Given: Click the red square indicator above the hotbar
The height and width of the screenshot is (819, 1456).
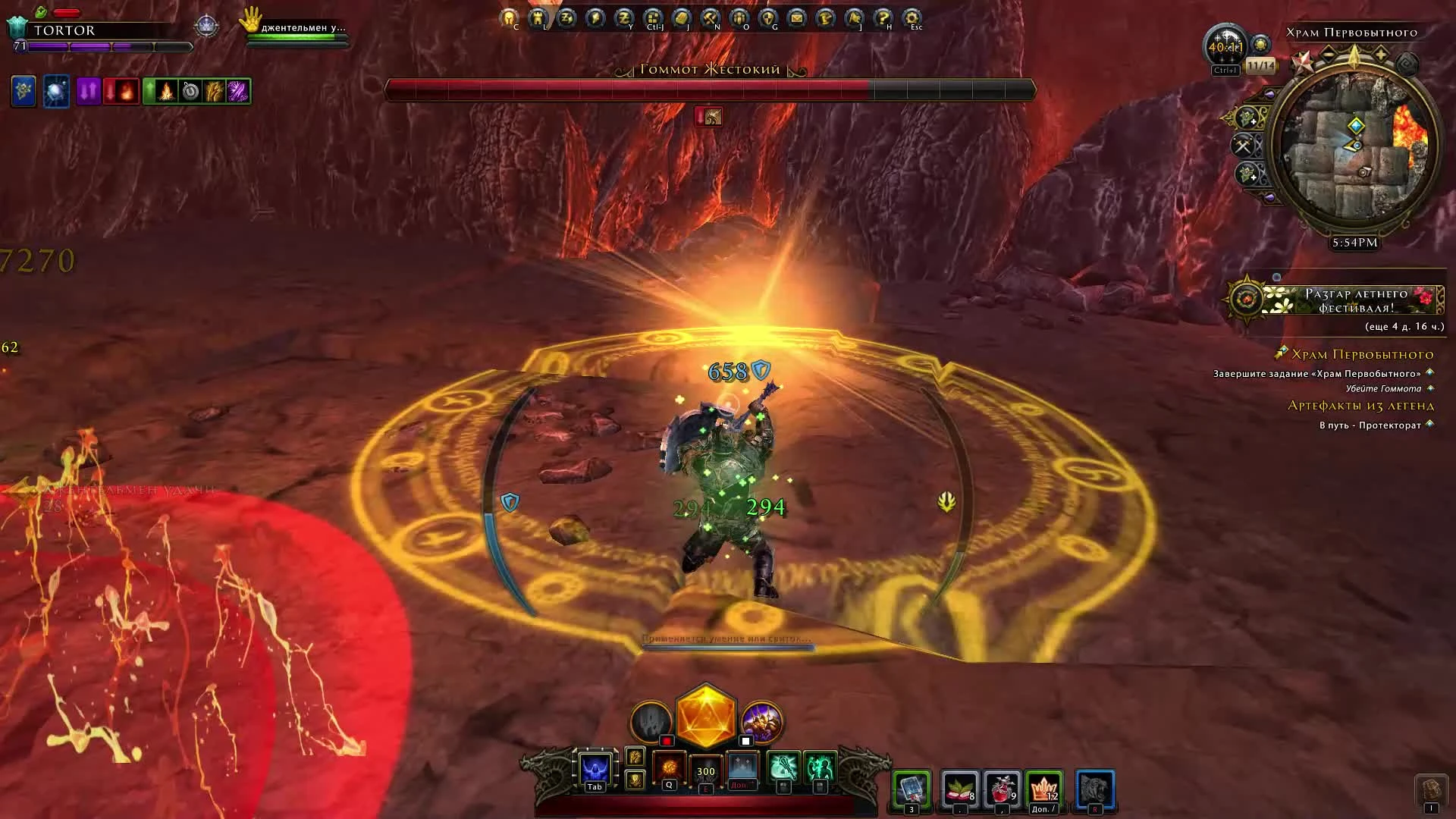Looking at the screenshot, I should [667, 740].
